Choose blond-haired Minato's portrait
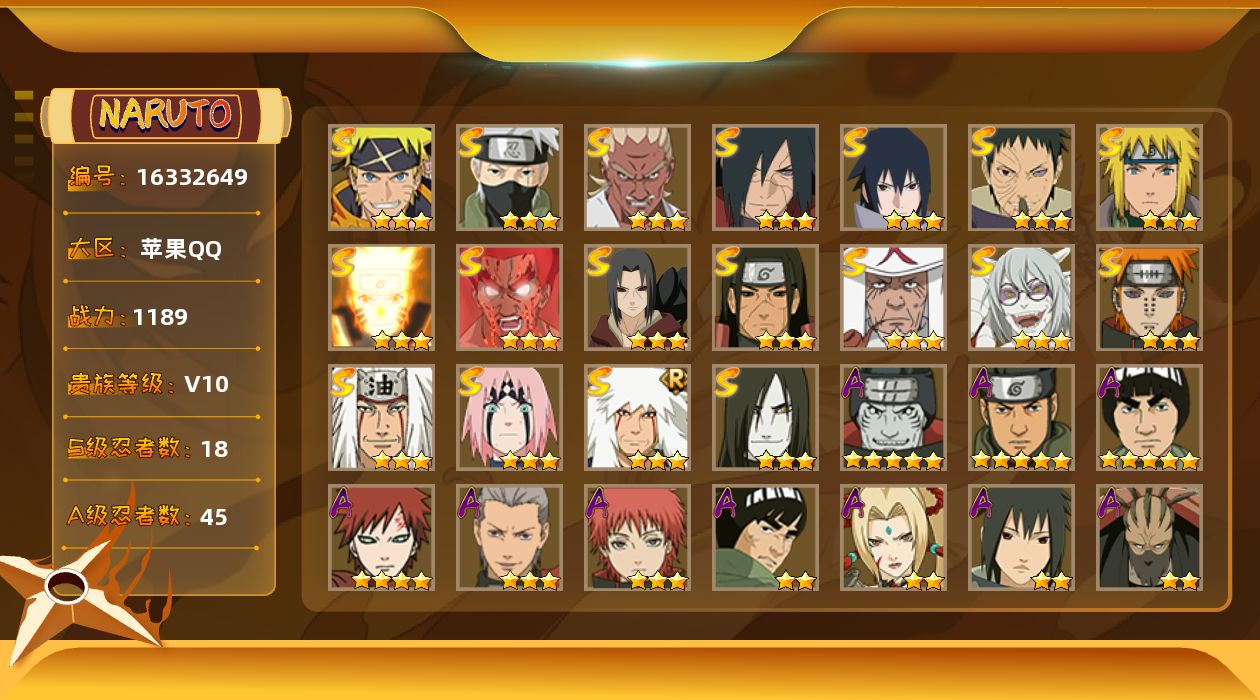This screenshot has height=700, width=1260. pyautogui.click(x=1149, y=177)
